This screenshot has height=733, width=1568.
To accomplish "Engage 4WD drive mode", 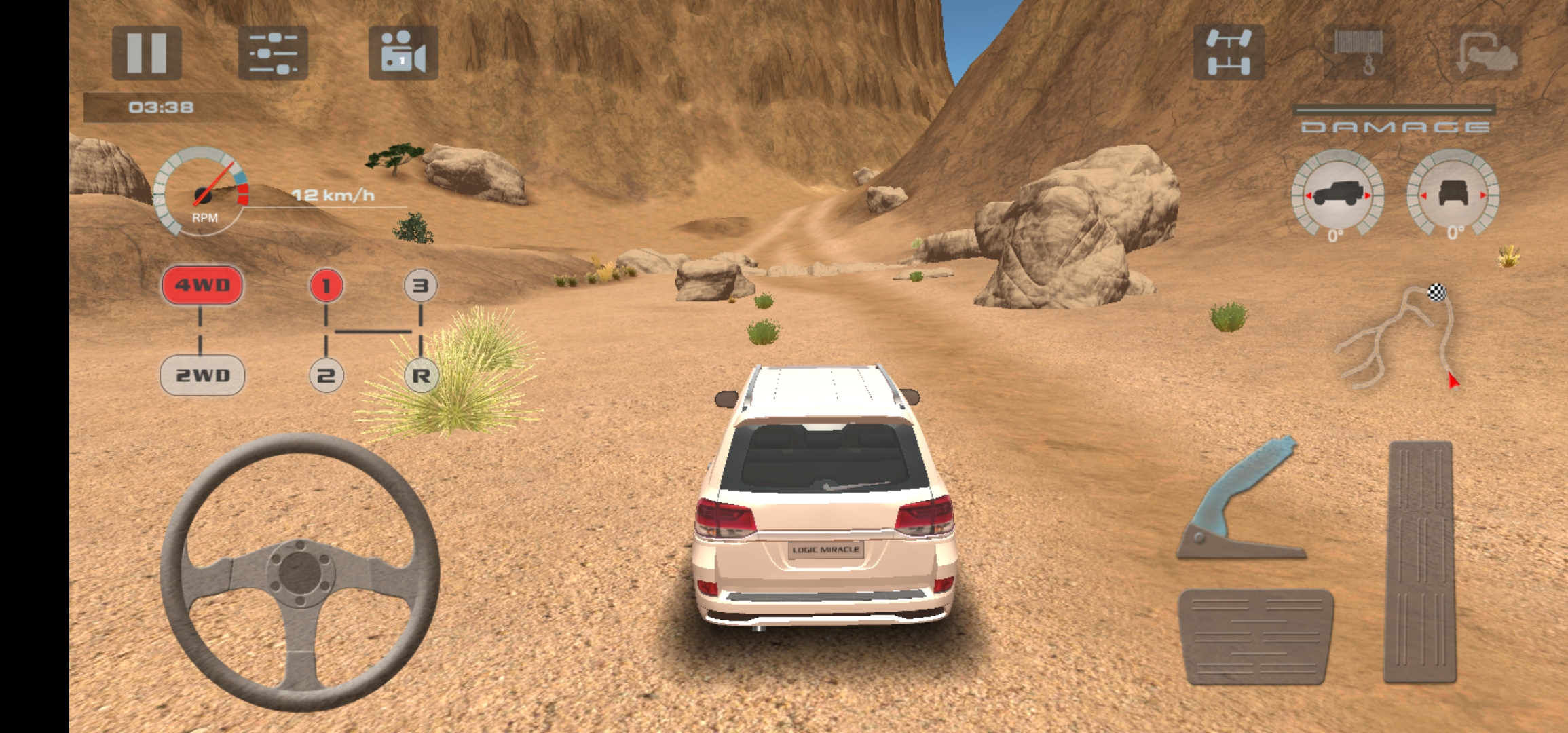I will (202, 285).
